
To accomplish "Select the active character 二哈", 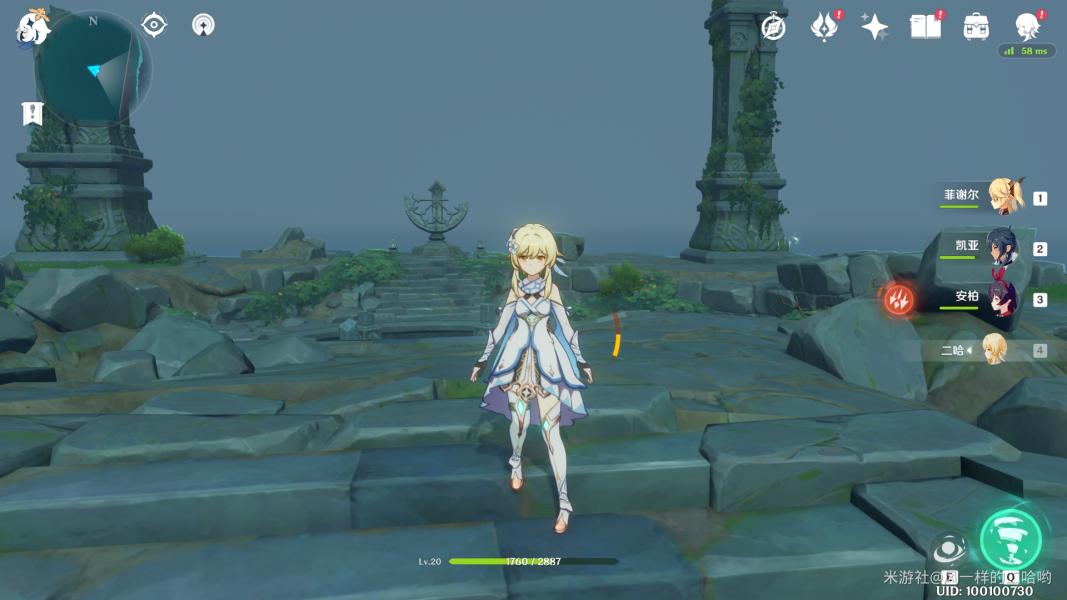I will pos(994,350).
